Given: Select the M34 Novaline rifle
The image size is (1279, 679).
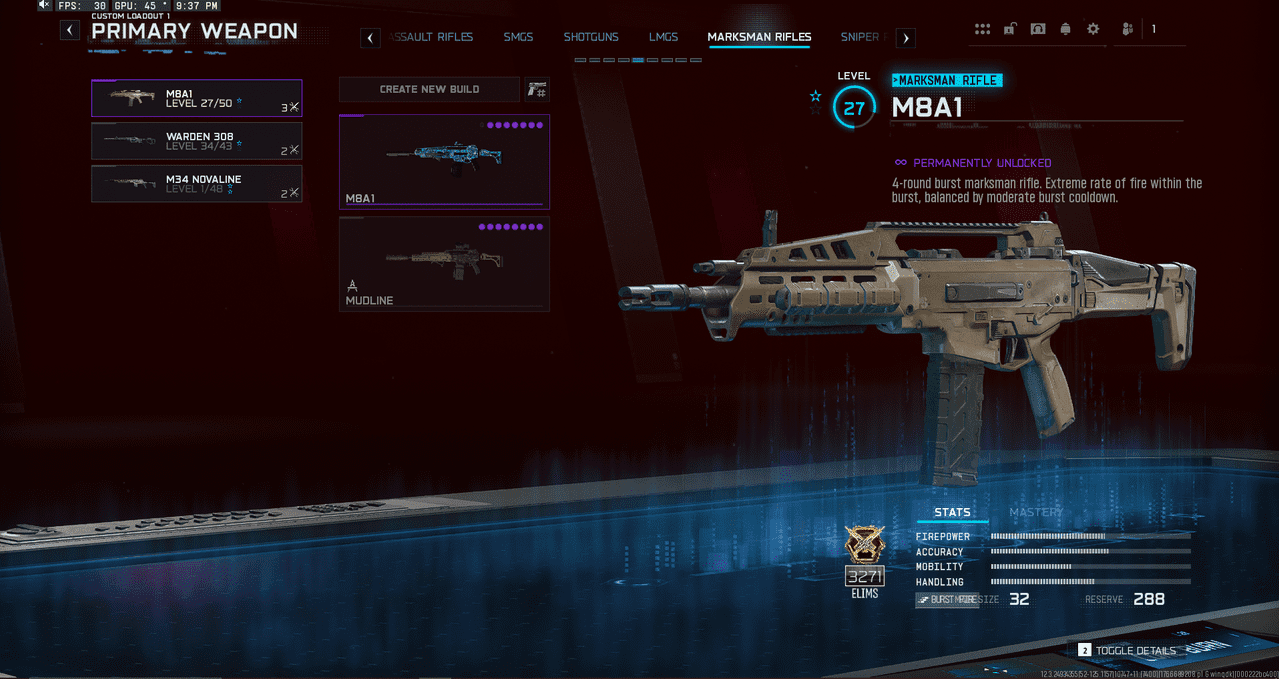Looking at the screenshot, I should [196, 184].
